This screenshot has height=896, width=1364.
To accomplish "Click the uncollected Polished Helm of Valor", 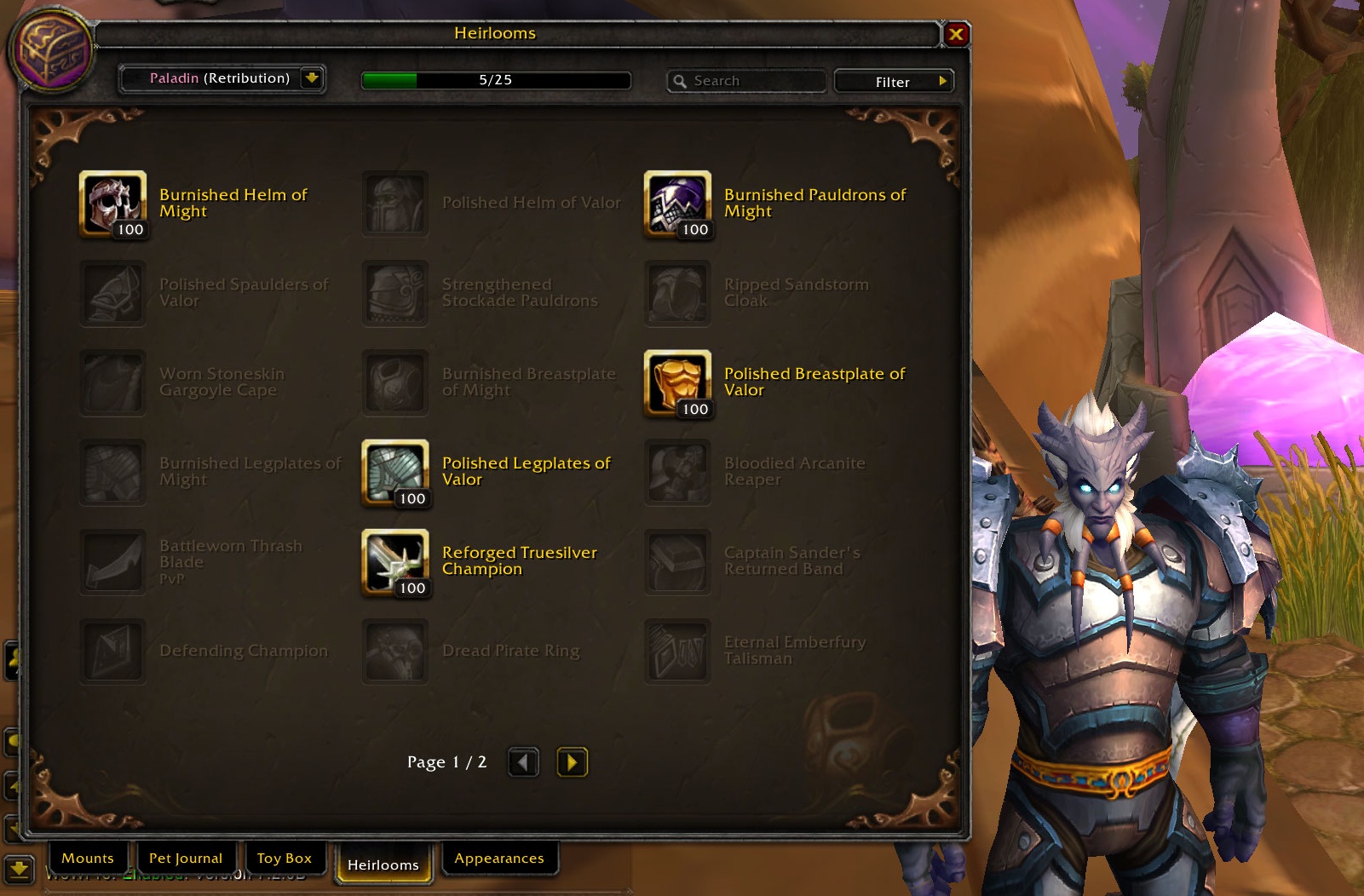I will [x=394, y=204].
